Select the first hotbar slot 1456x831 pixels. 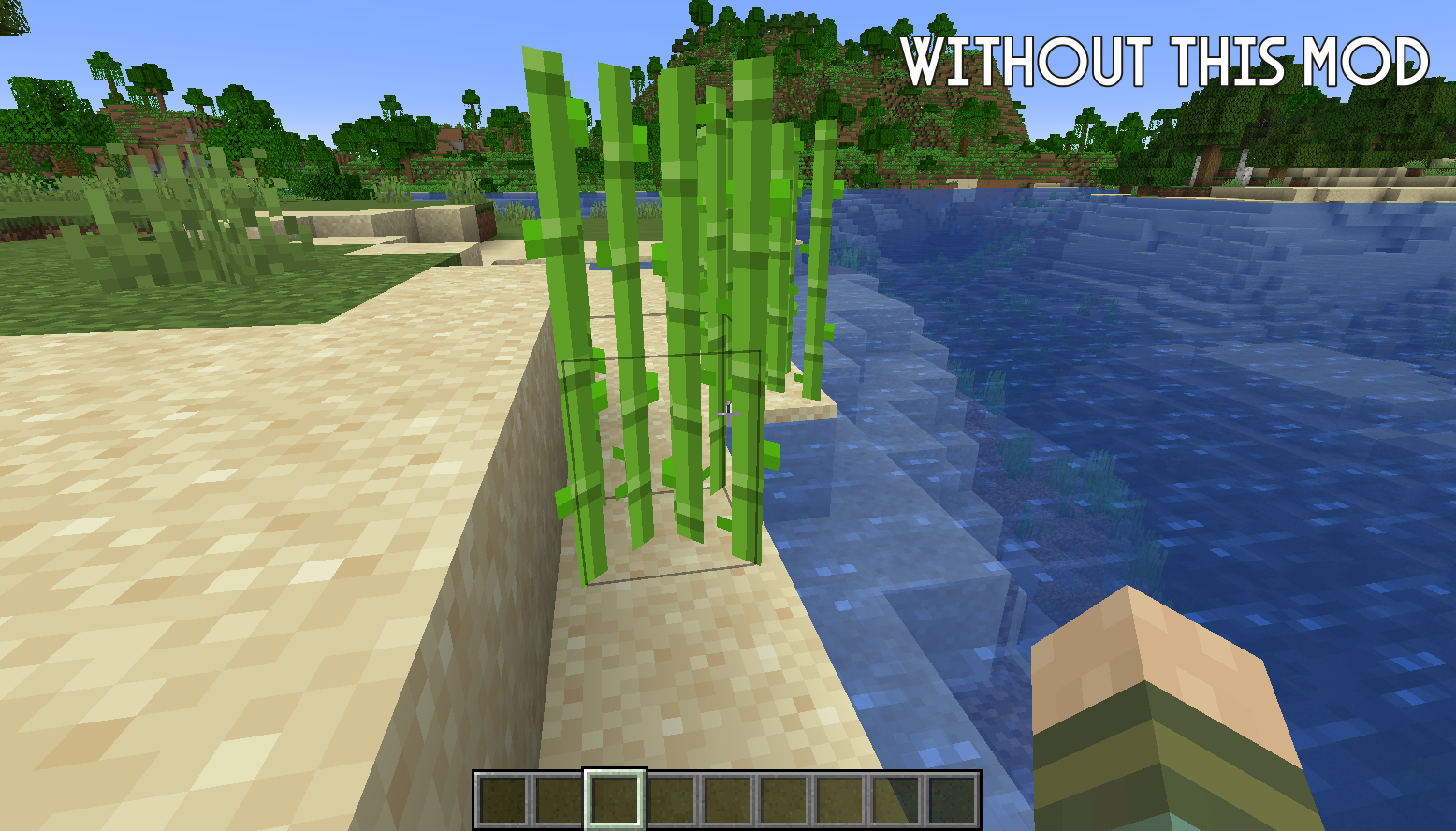click(503, 800)
